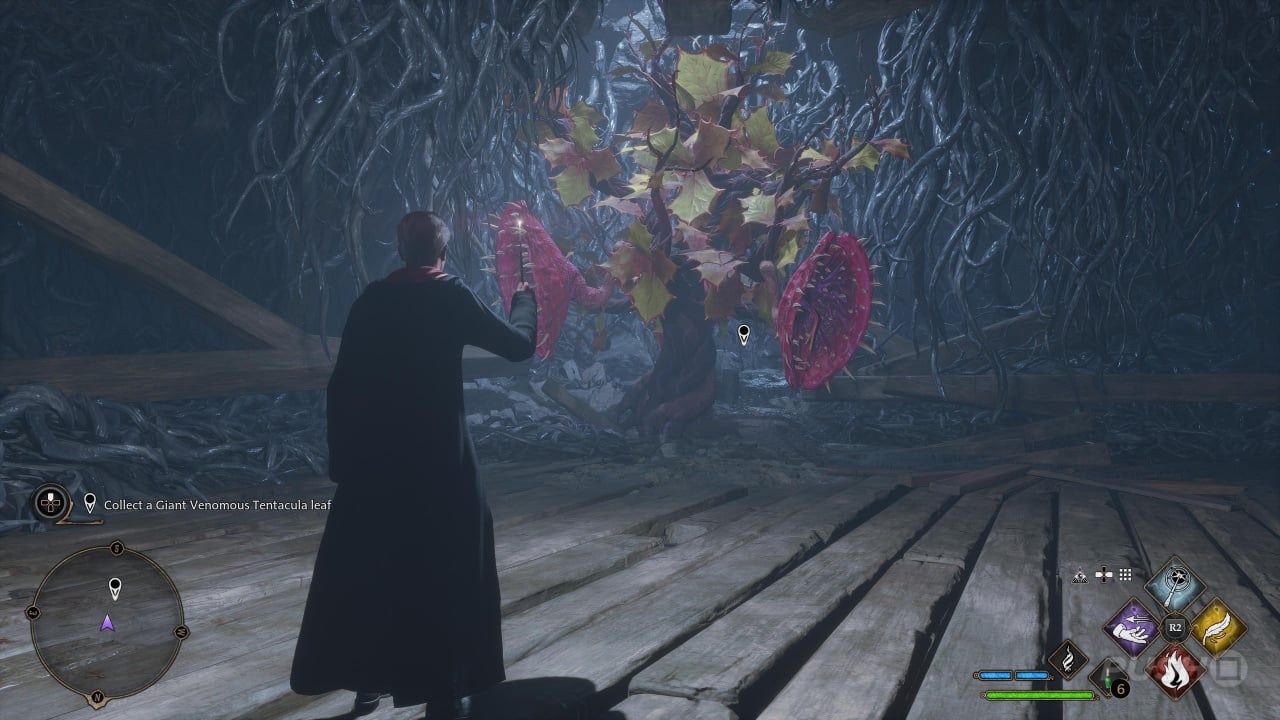This screenshot has width=1280, height=720.
Task: Open the spell set grid icon
Action: (x=1125, y=575)
